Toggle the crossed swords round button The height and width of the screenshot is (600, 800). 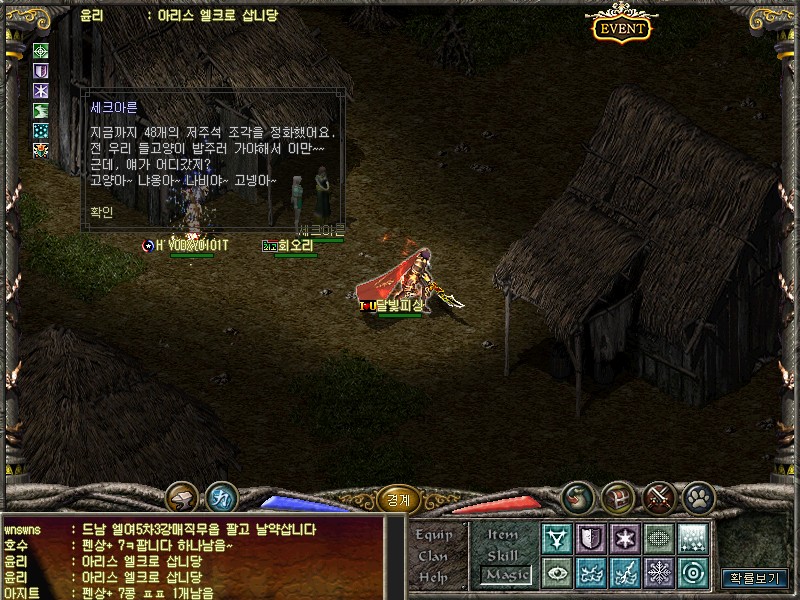point(658,496)
